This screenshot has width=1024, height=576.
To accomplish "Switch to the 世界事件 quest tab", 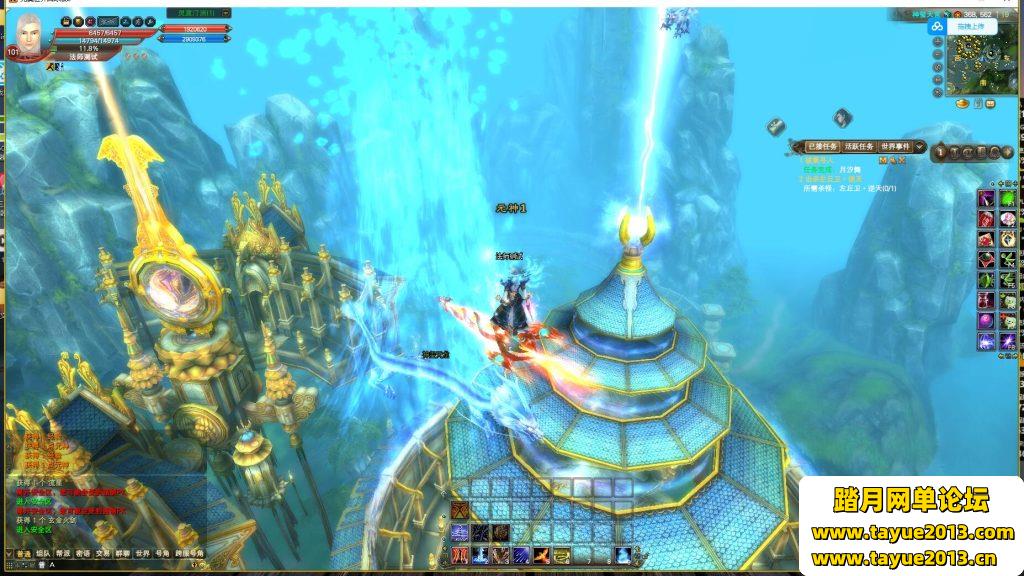I will (x=895, y=147).
